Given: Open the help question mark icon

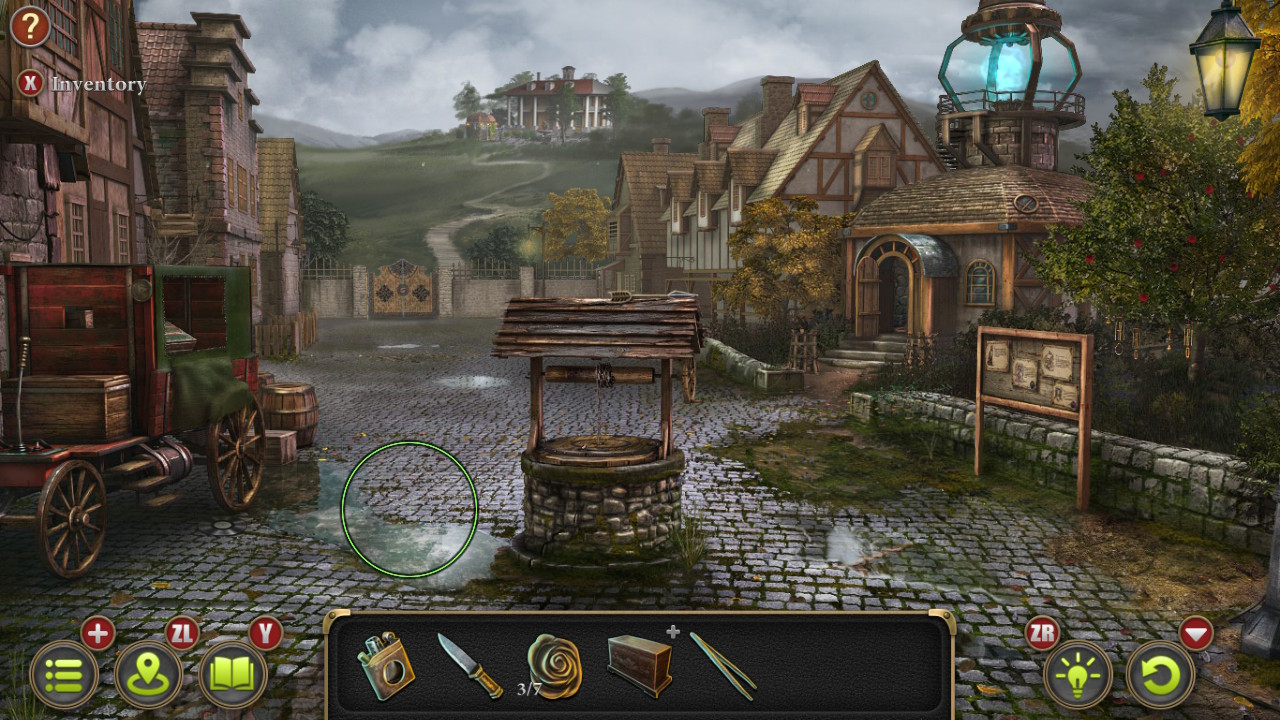Looking at the screenshot, I should point(29,27).
